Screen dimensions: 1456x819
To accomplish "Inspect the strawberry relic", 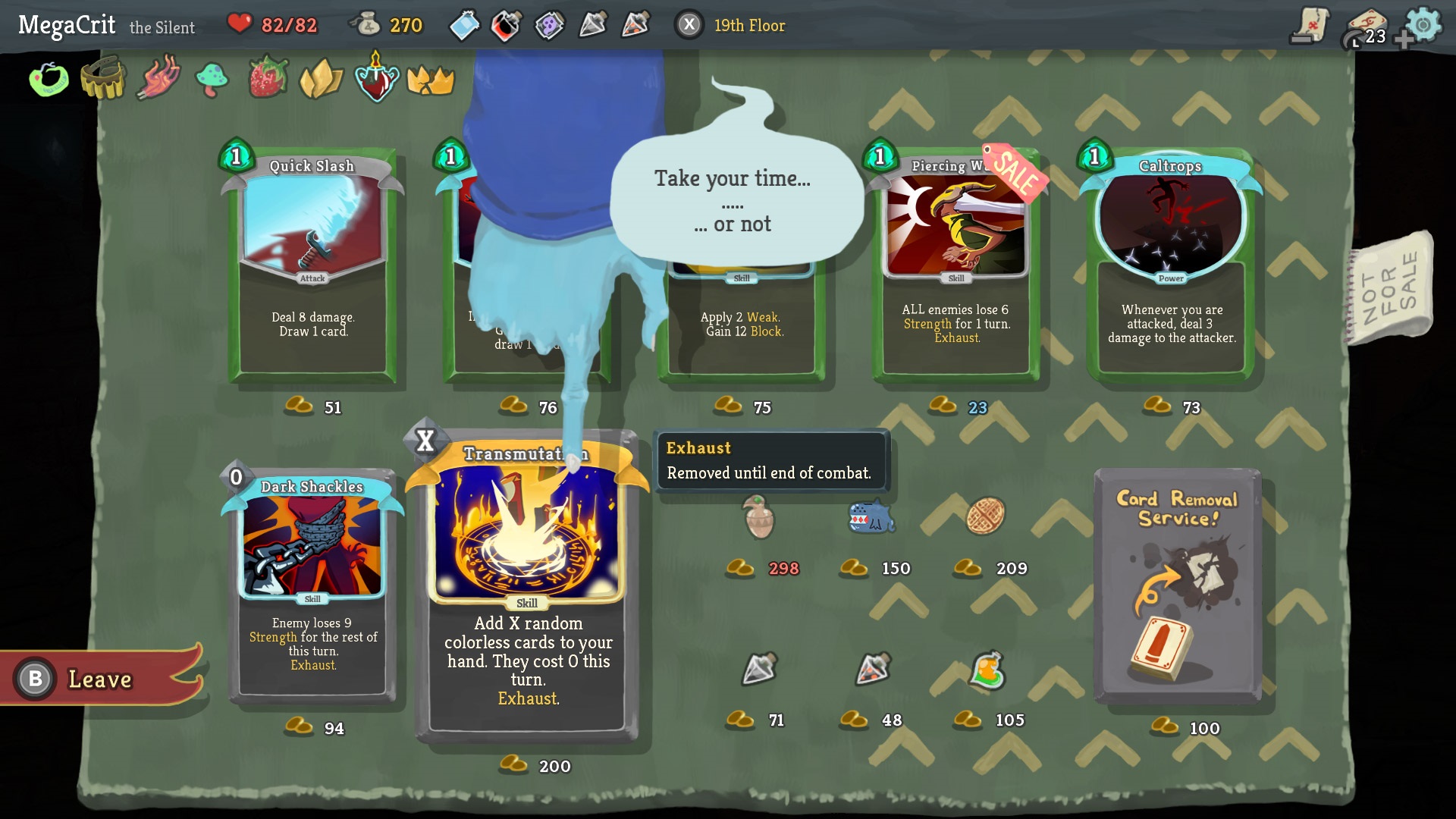I will point(268,78).
